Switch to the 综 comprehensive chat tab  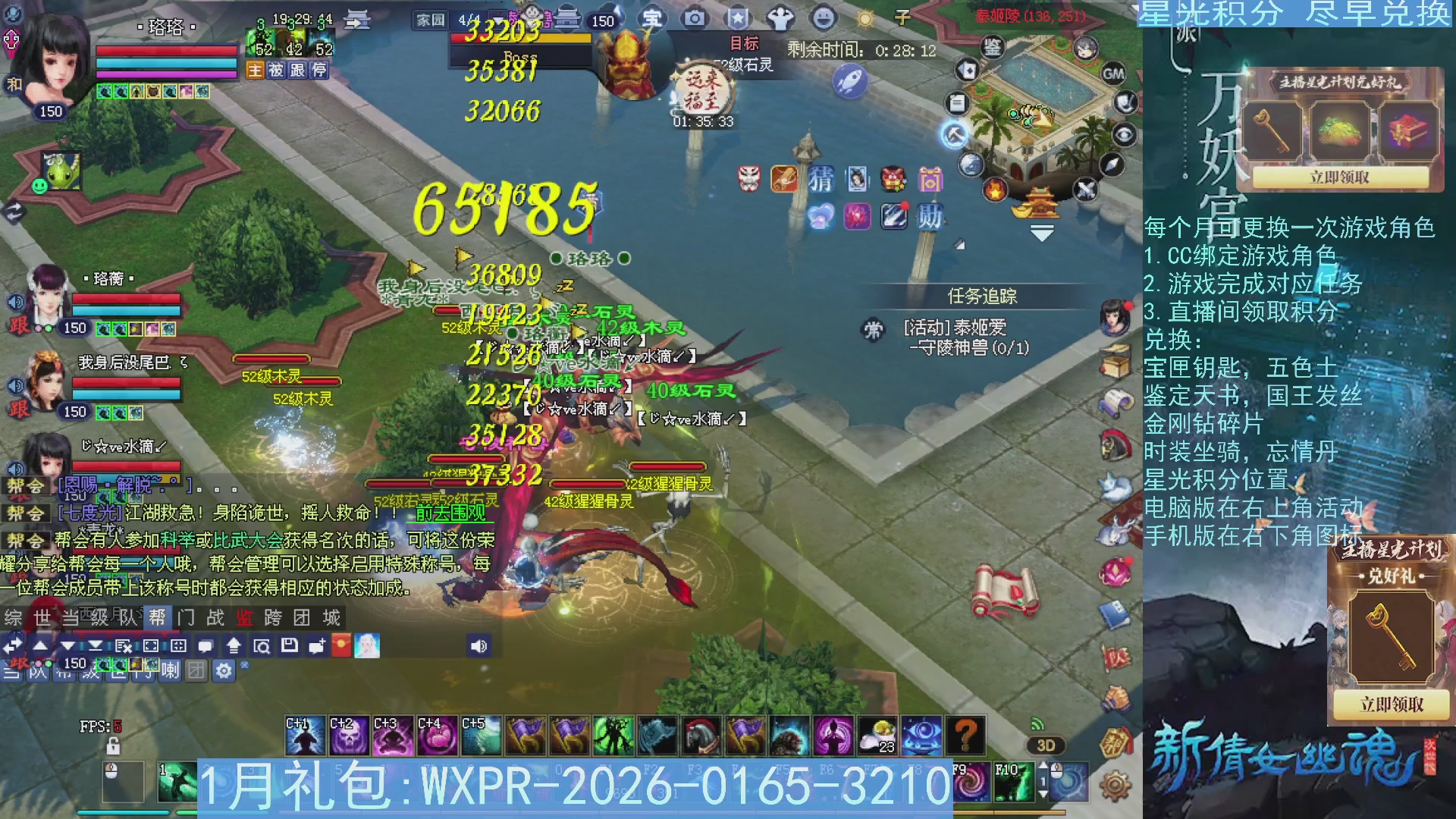(14, 618)
